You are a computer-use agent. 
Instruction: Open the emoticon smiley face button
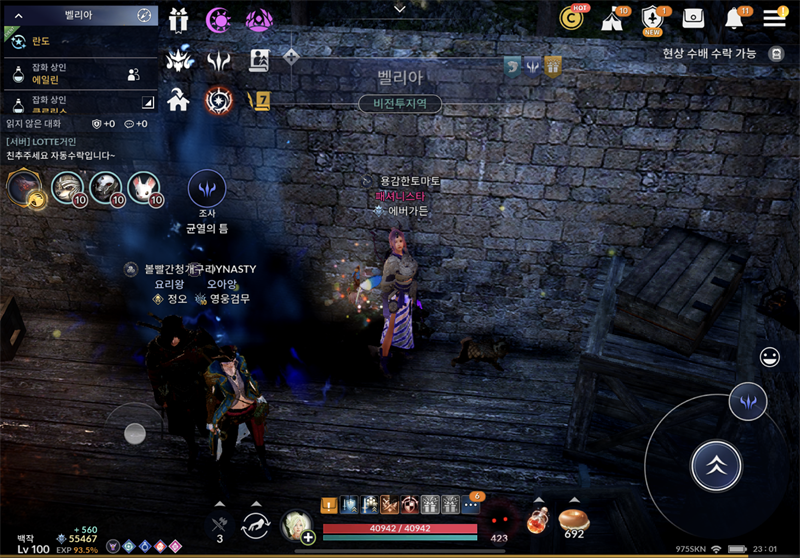[x=770, y=356]
